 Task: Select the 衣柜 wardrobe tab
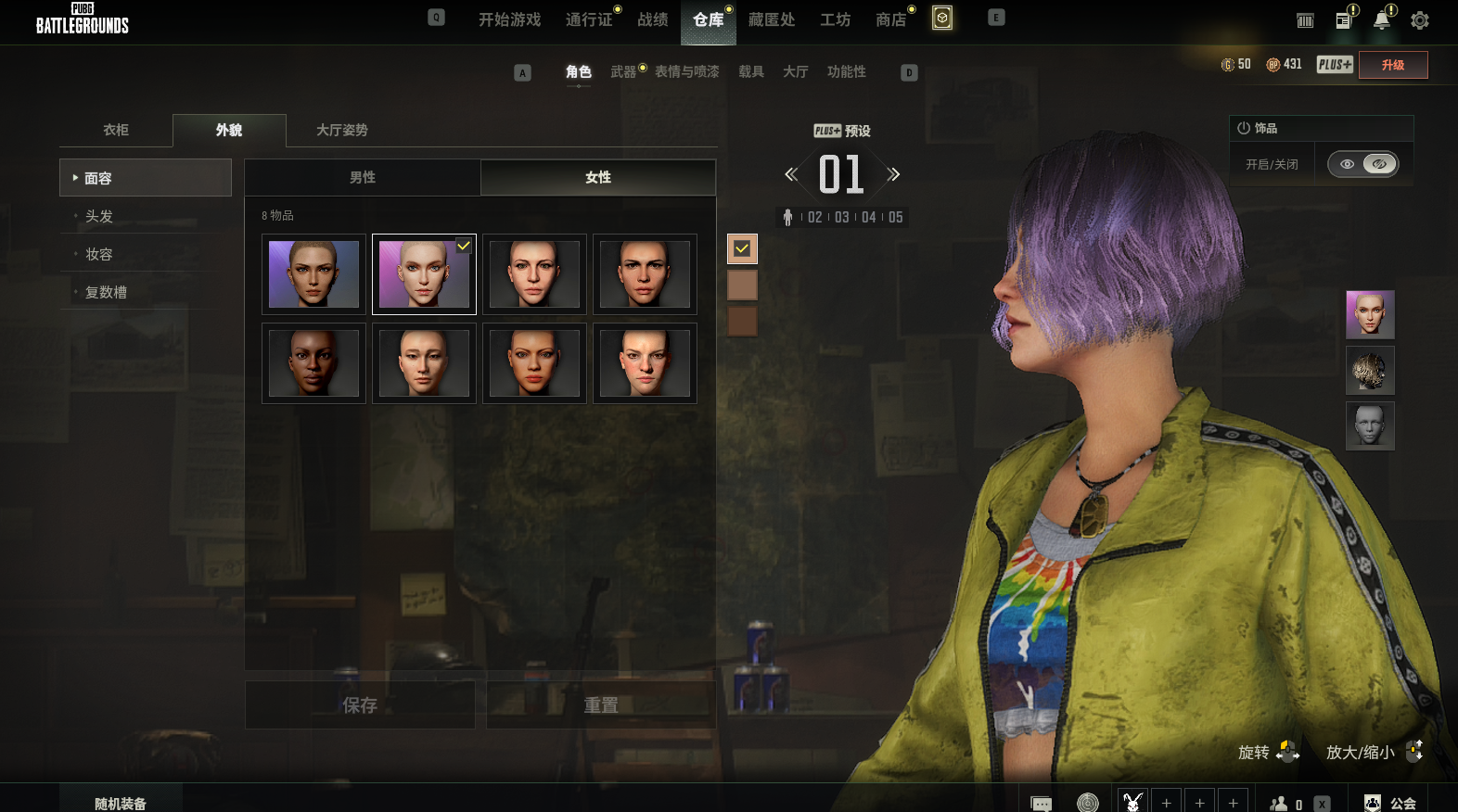pos(116,130)
